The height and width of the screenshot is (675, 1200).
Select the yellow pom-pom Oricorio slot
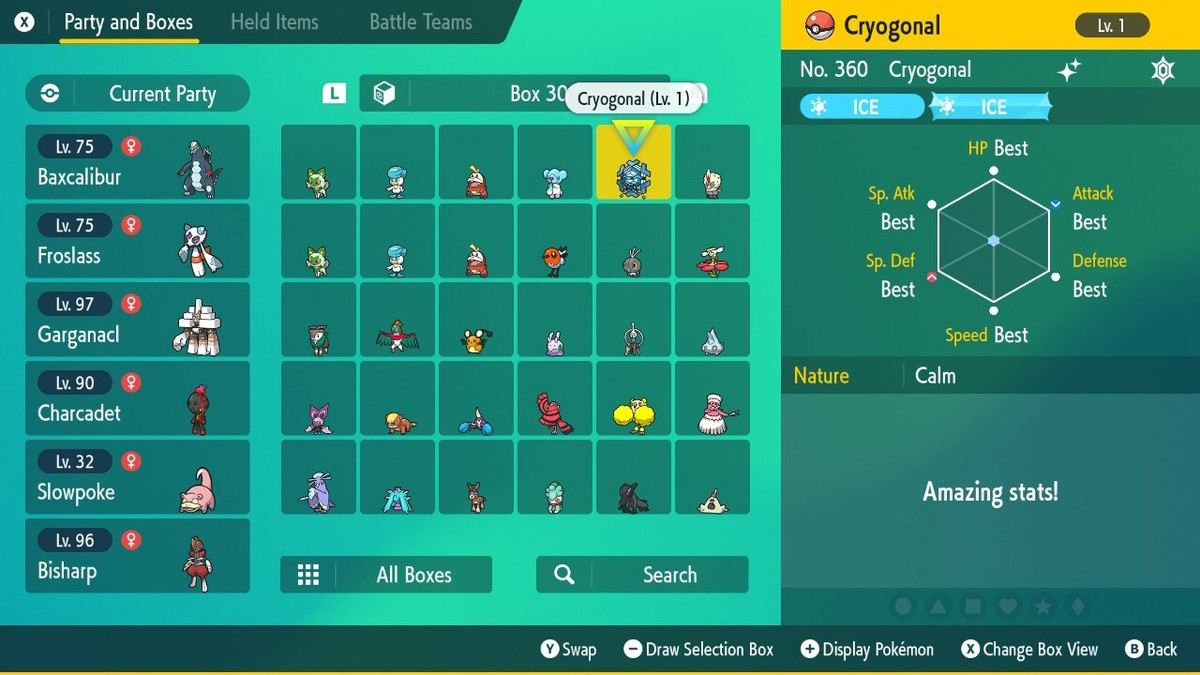point(633,398)
